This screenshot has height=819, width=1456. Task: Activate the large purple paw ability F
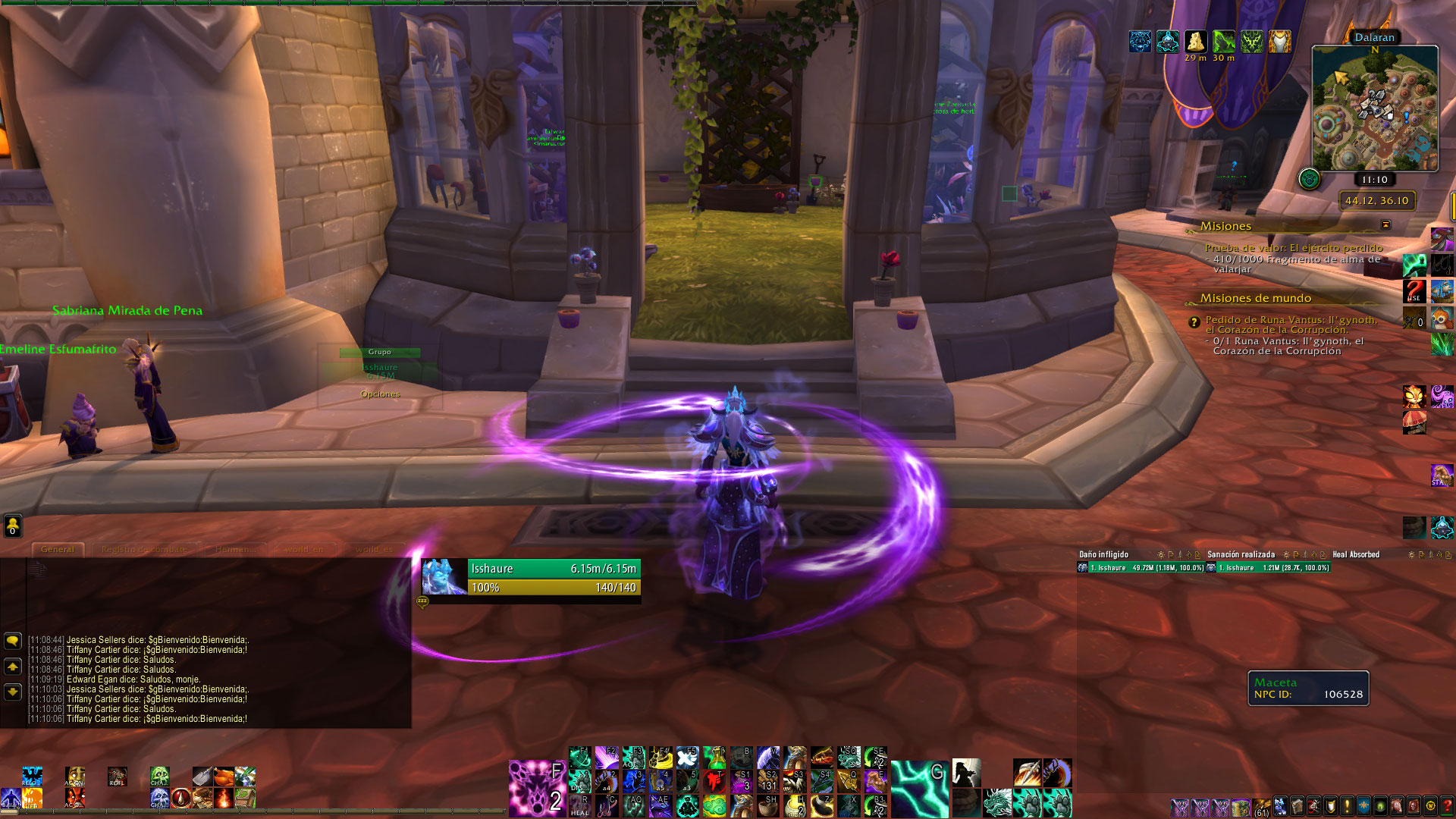[x=537, y=788]
